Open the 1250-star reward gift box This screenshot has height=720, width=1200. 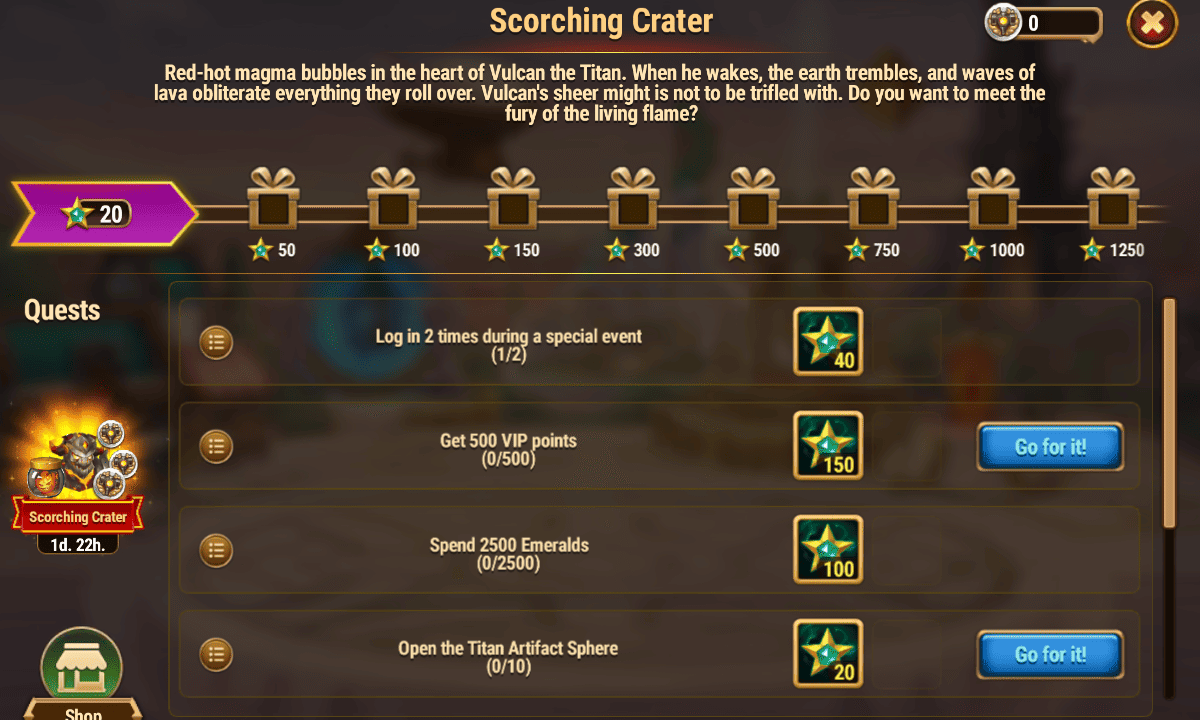click(1113, 202)
